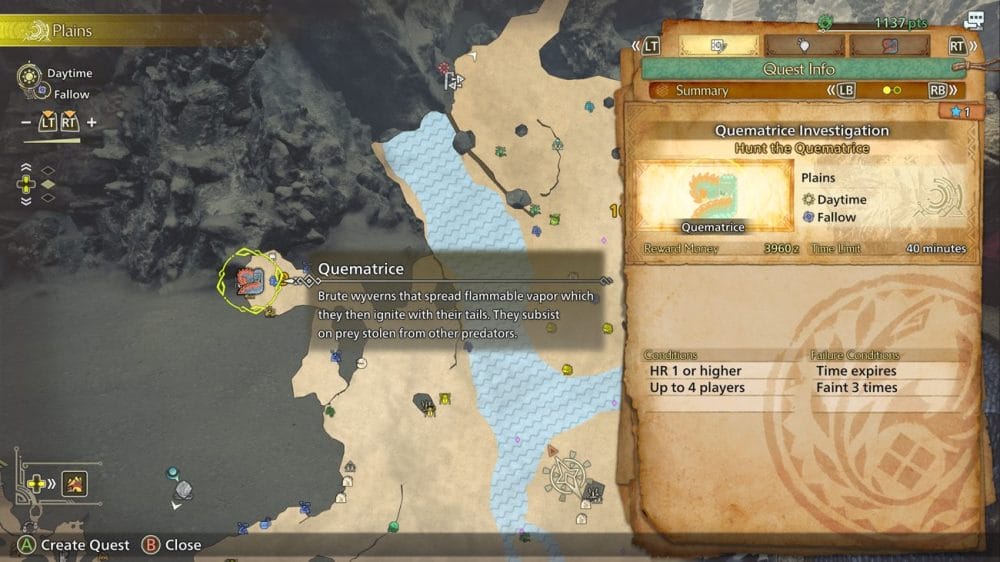The image size is (1000, 562).
Task: Click the Quest Info header bar
Action: [798, 69]
